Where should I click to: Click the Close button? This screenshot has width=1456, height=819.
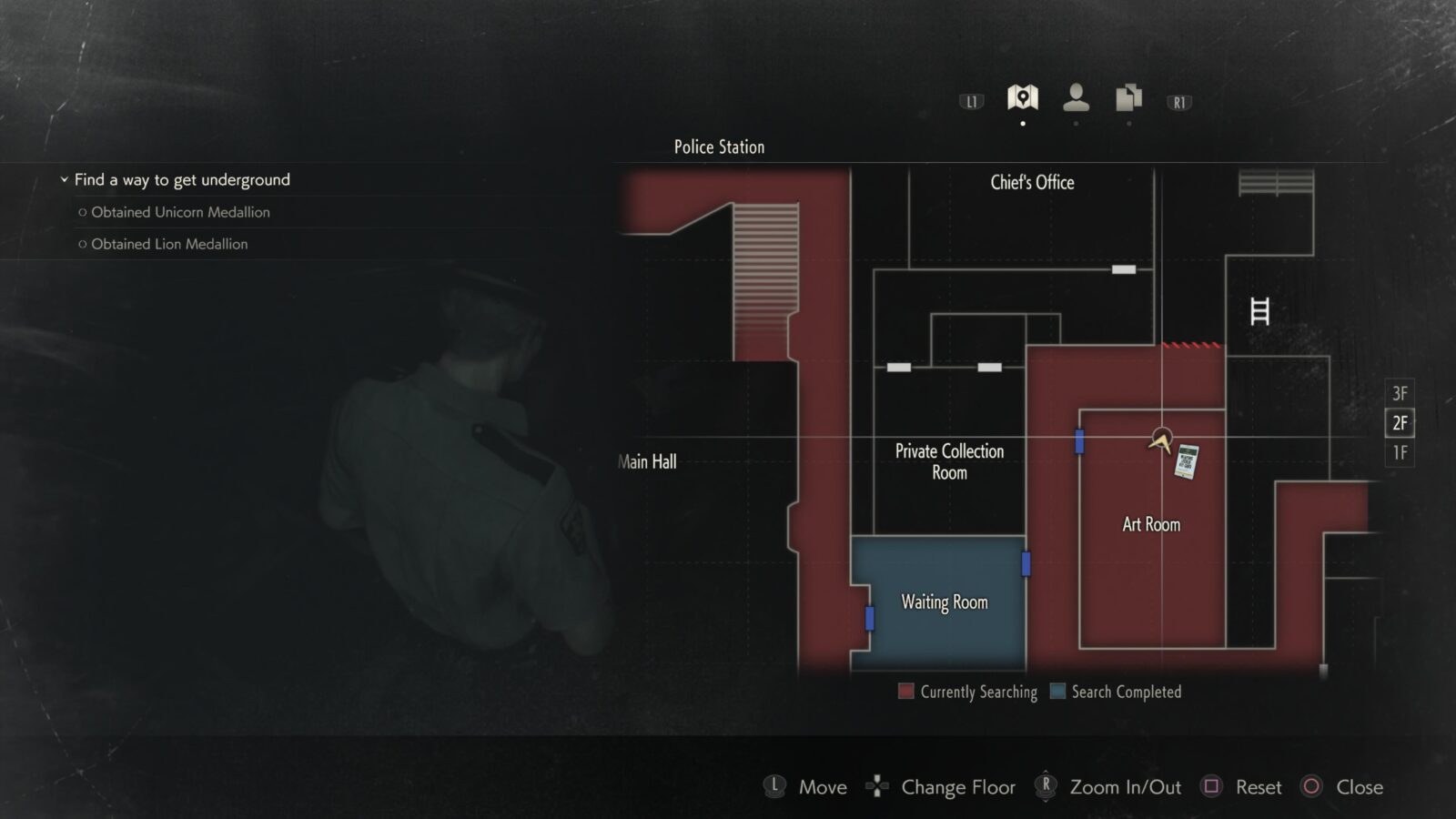coord(1310,786)
